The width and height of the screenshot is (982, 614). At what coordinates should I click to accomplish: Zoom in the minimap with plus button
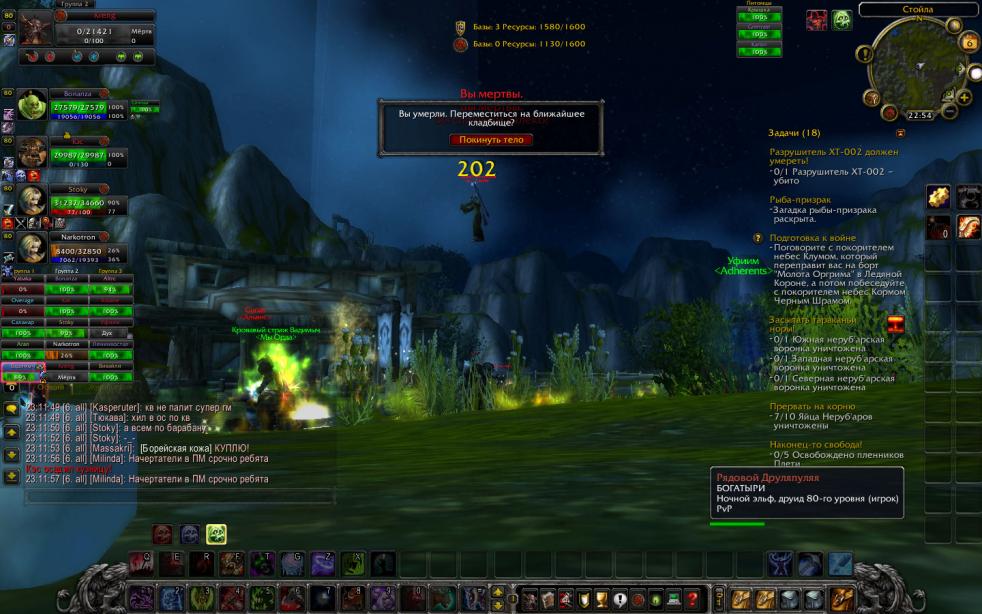(963, 97)
